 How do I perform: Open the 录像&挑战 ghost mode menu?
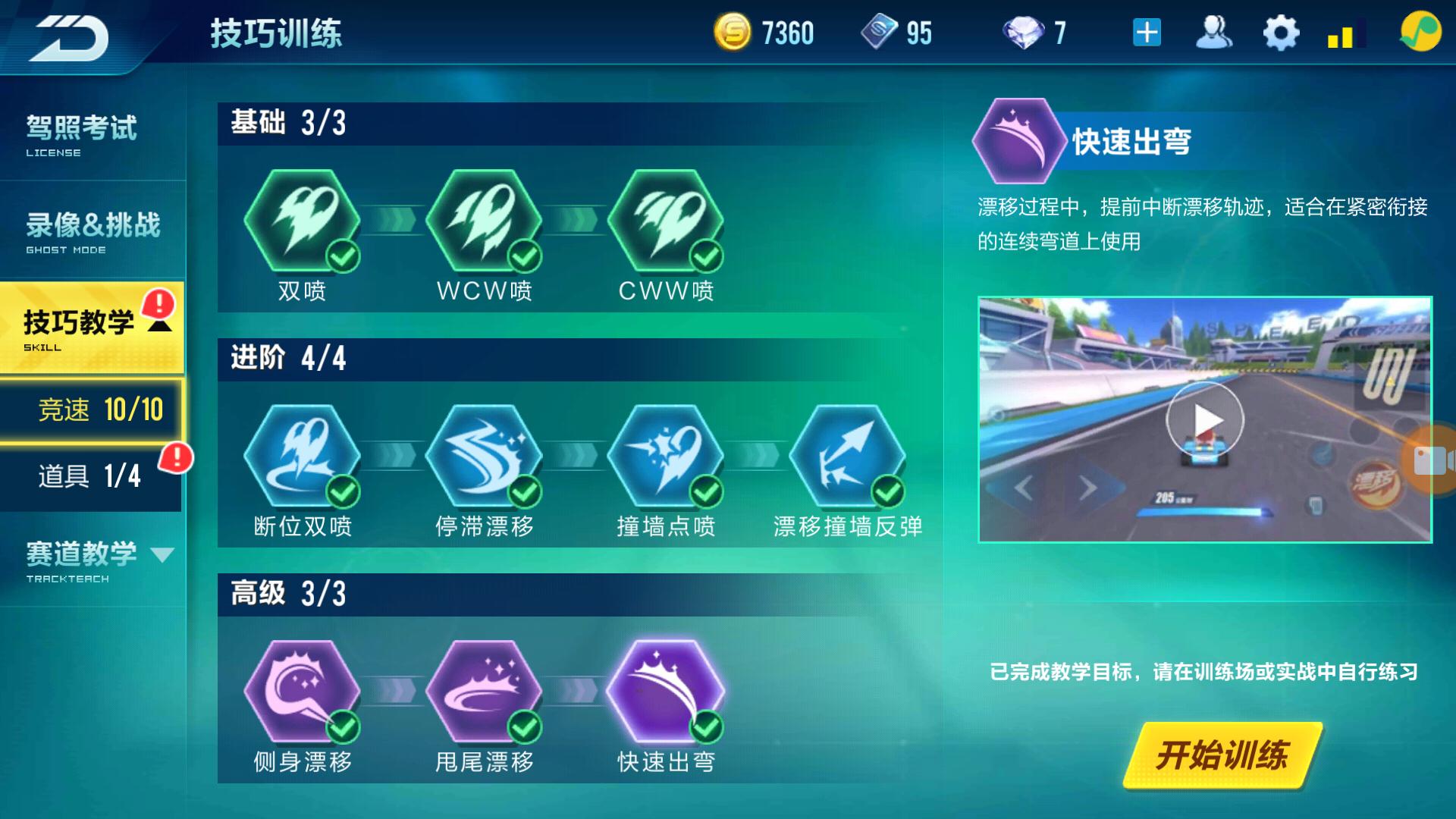pos(89,226)
